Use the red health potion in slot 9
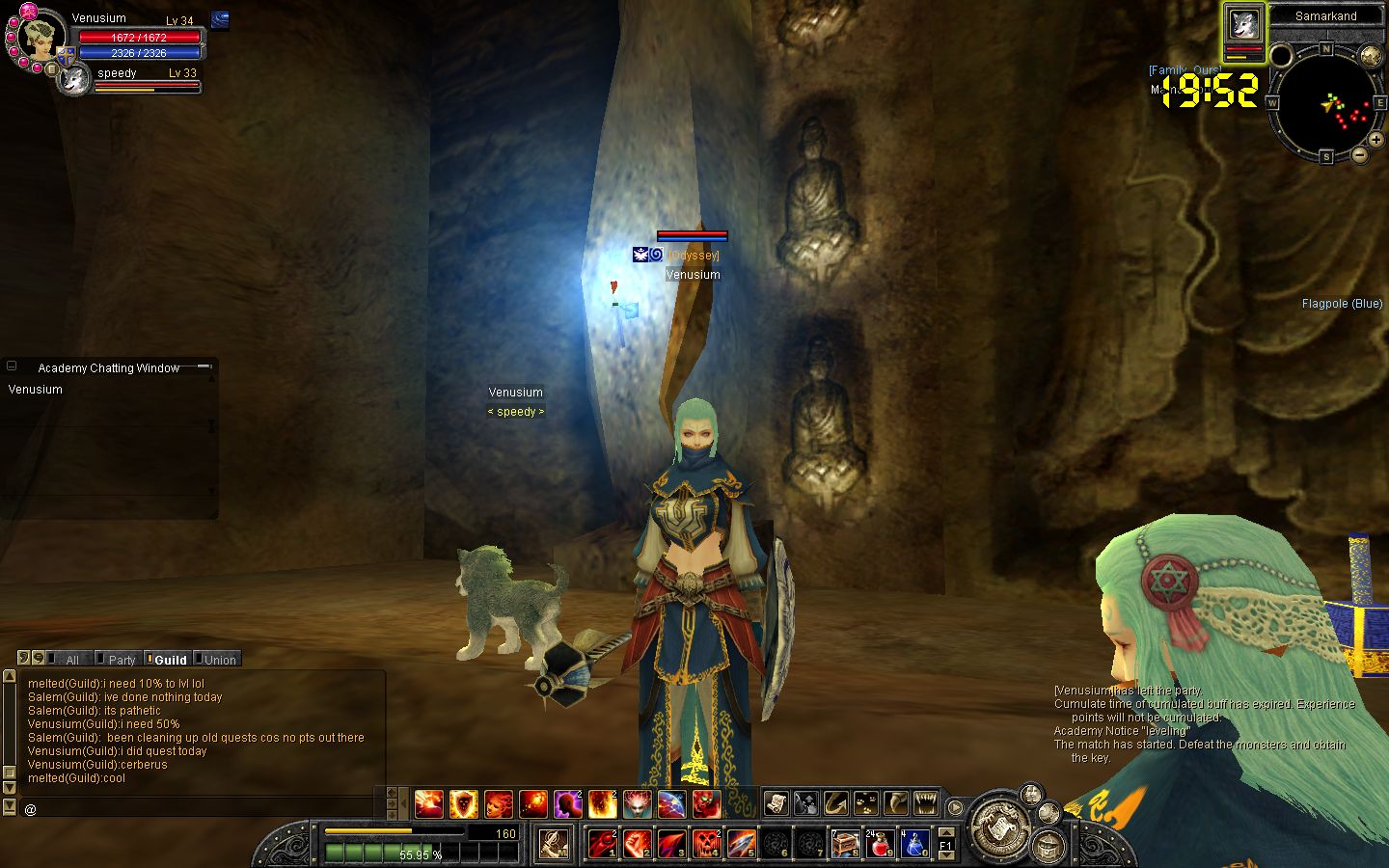This screenshot has height=868, width=1389. (880, 843)
